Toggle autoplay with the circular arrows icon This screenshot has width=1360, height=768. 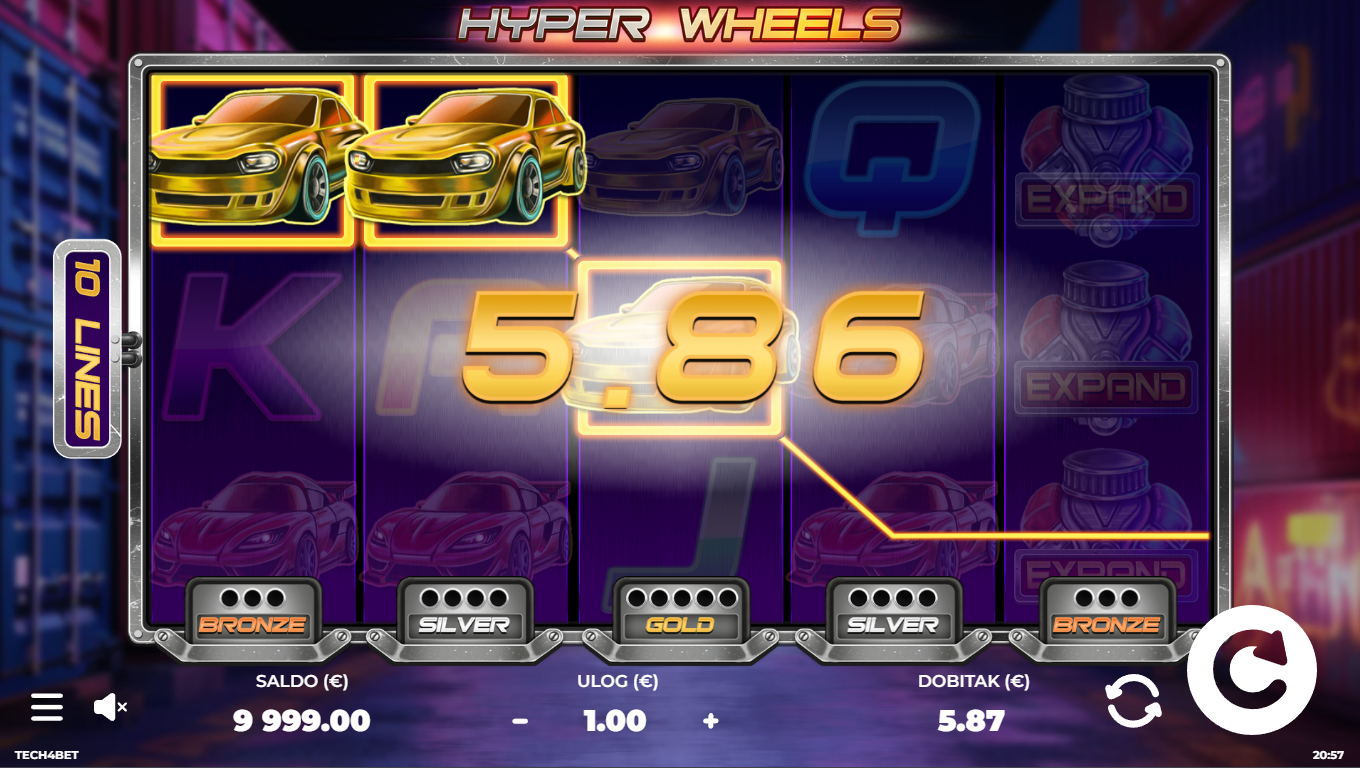pyautogui.click(x=1133, y=700)
